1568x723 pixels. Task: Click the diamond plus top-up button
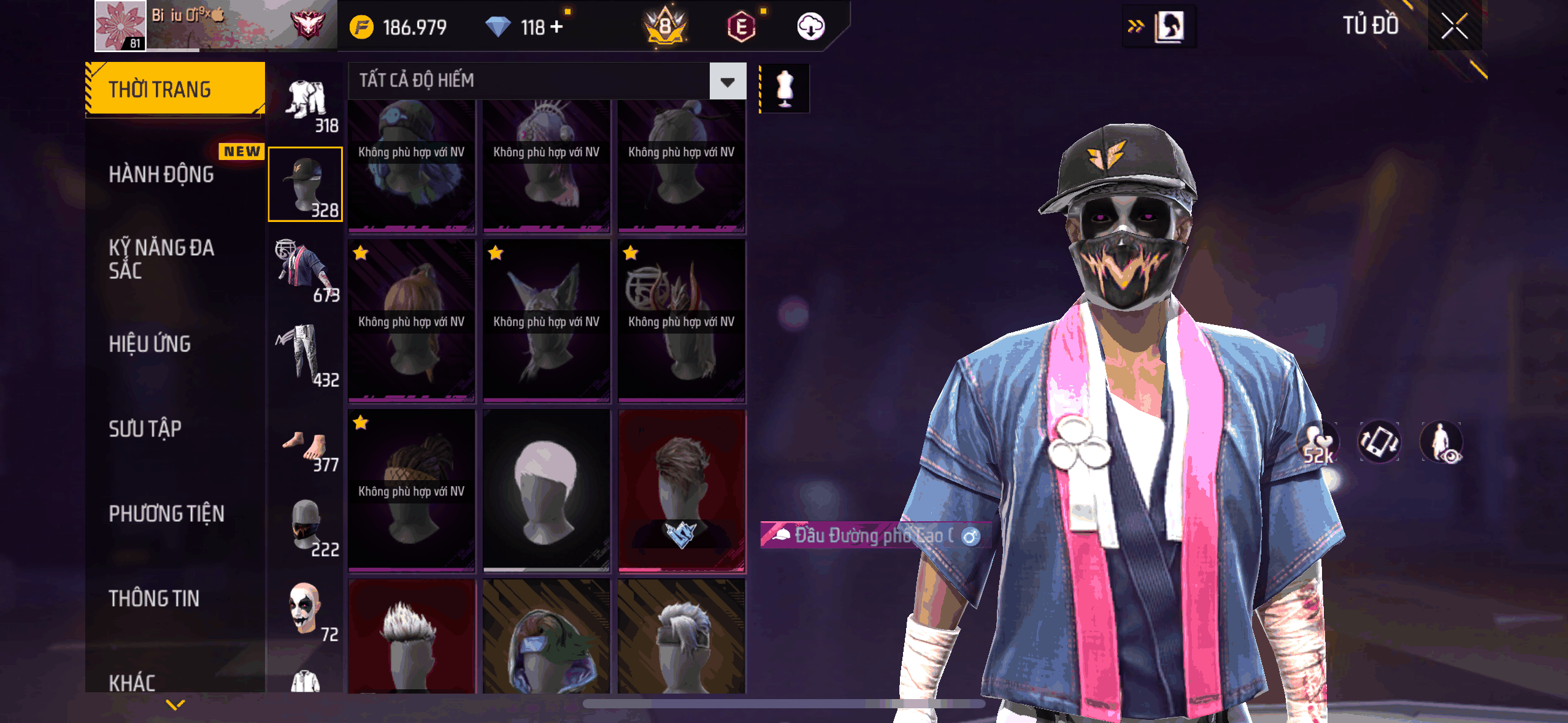pyautogui.click(x=557, y=27)
